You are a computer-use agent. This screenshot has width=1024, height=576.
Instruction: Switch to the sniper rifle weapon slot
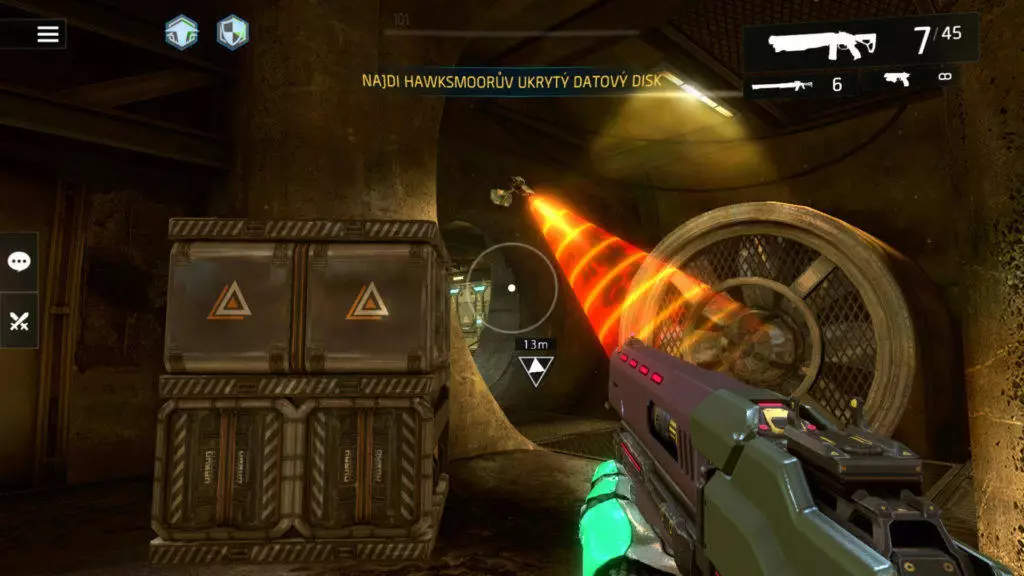click(x=799, y=84)
